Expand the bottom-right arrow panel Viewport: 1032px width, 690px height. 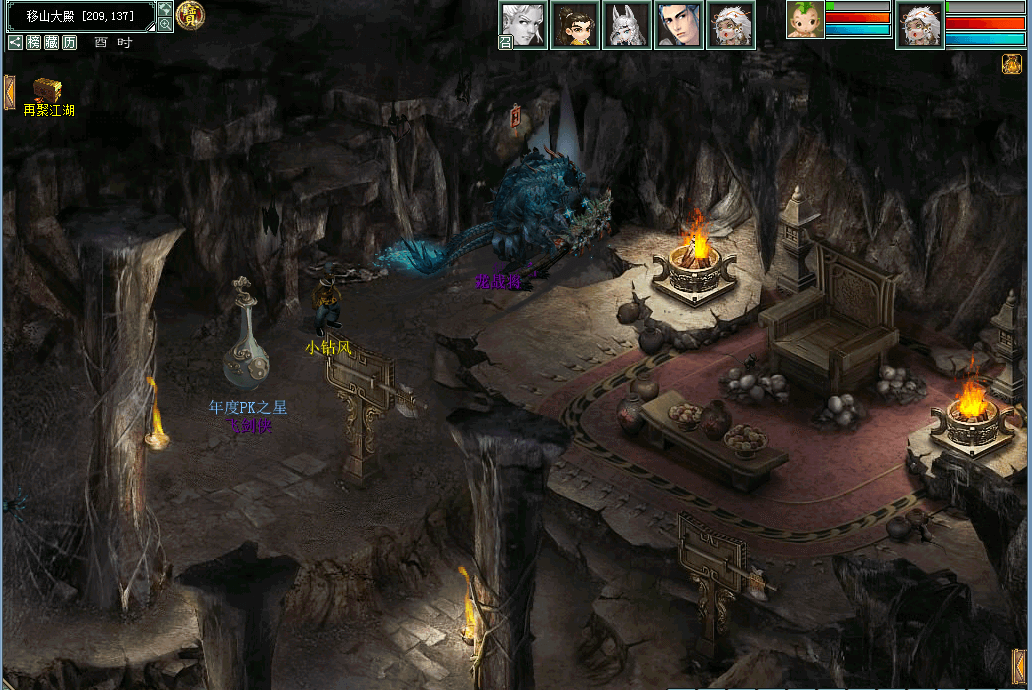point(1020,666)
